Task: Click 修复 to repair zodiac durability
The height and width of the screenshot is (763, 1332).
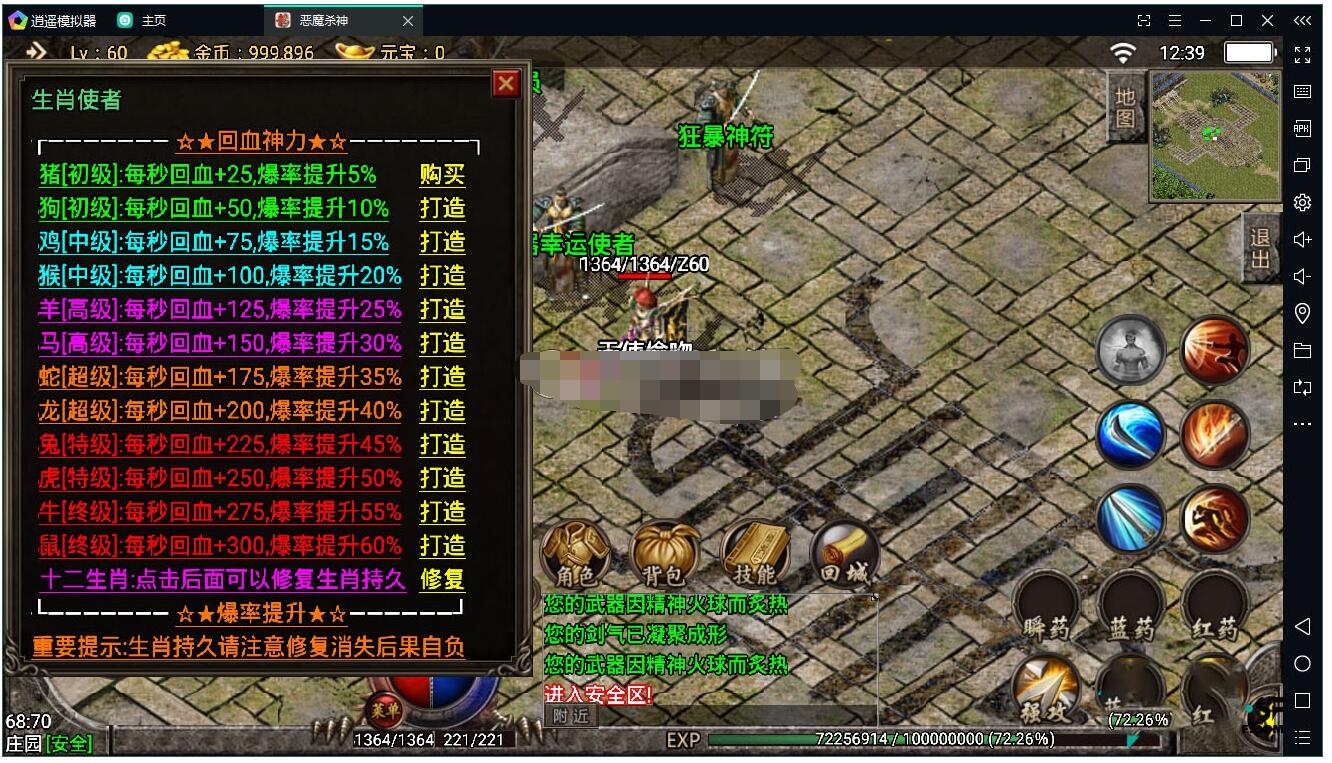Action: click(442, 580)
